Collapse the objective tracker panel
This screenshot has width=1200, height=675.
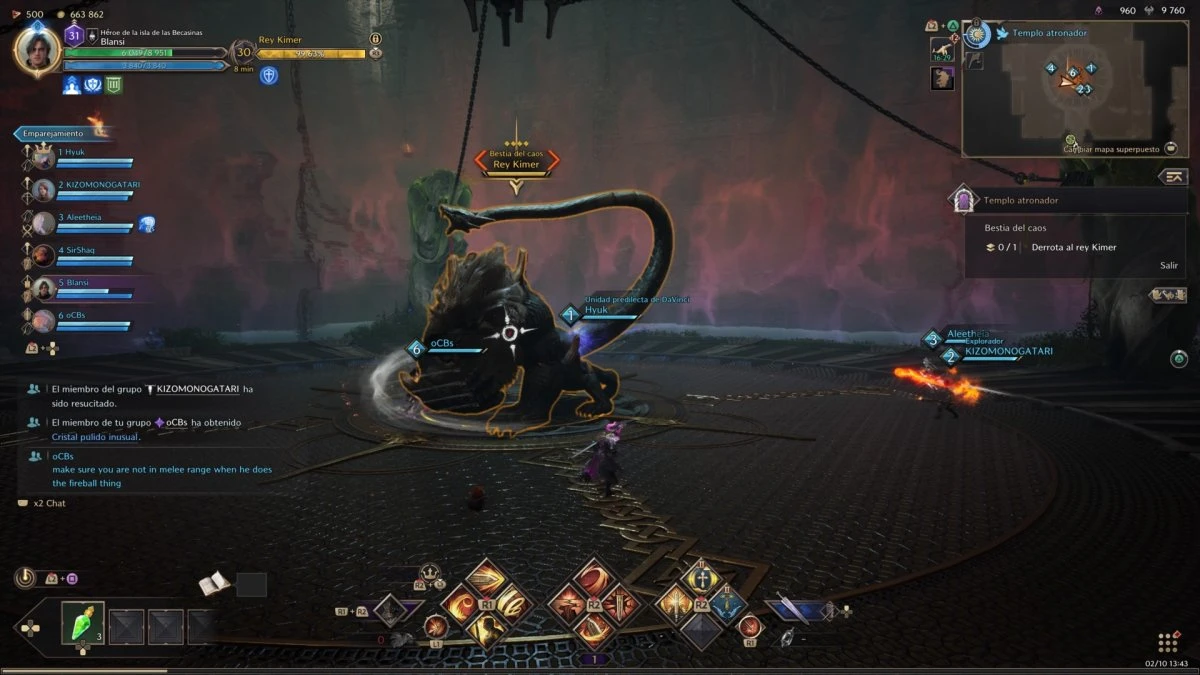click(x=1173, y=176)
